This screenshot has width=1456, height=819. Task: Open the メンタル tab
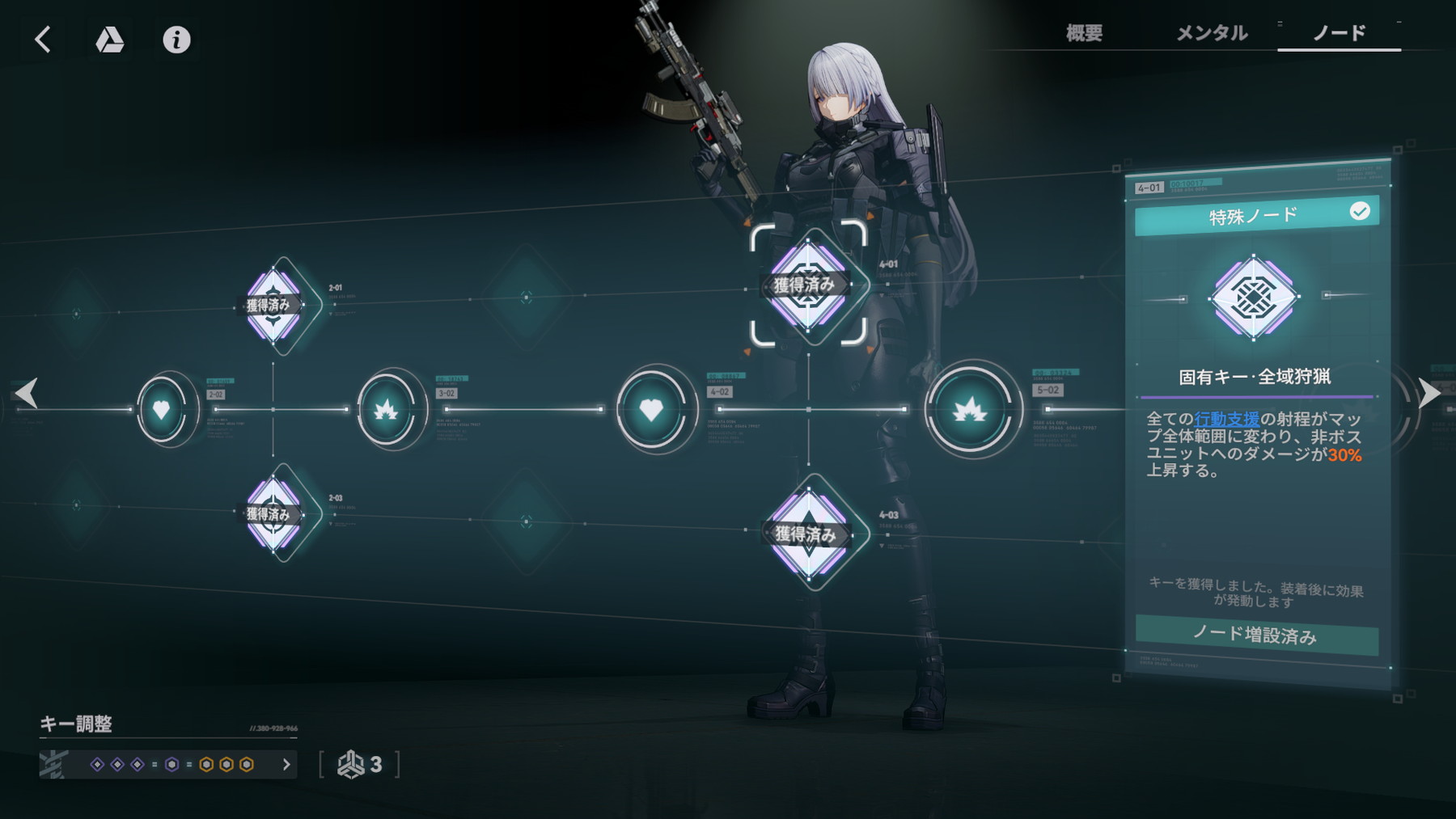point(1211,33)
